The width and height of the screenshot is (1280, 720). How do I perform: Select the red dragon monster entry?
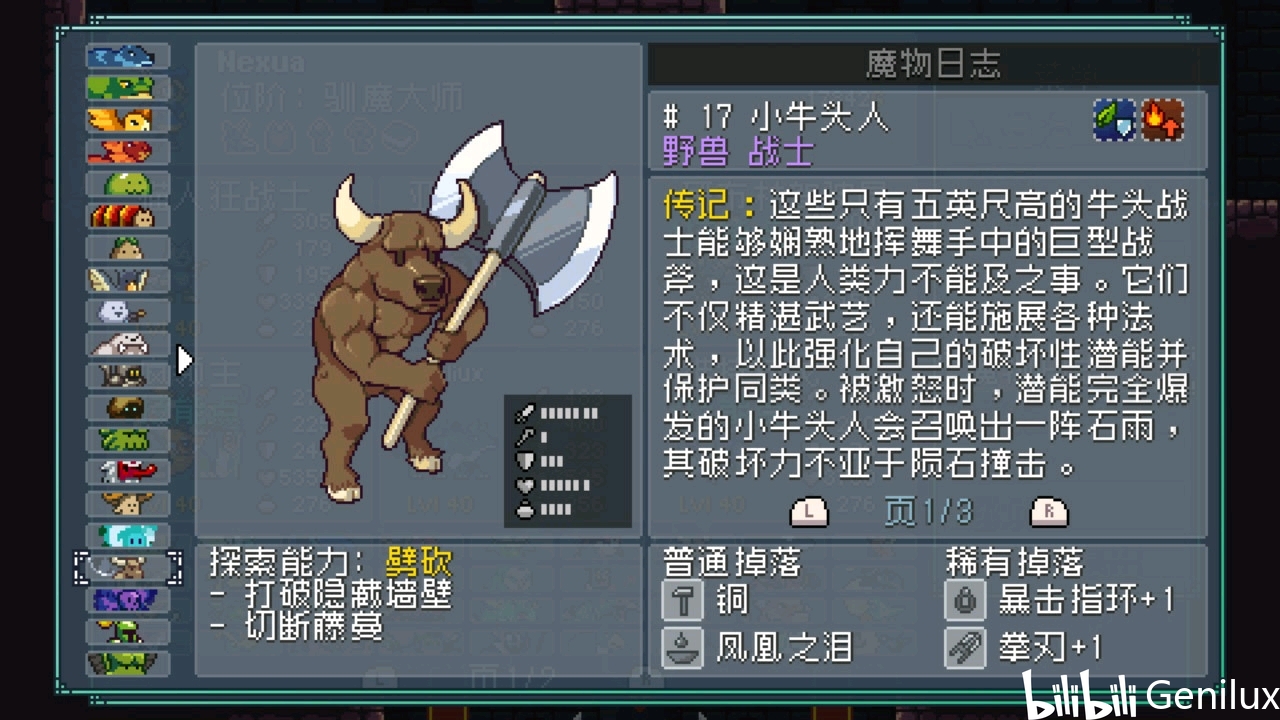[127, 152]
